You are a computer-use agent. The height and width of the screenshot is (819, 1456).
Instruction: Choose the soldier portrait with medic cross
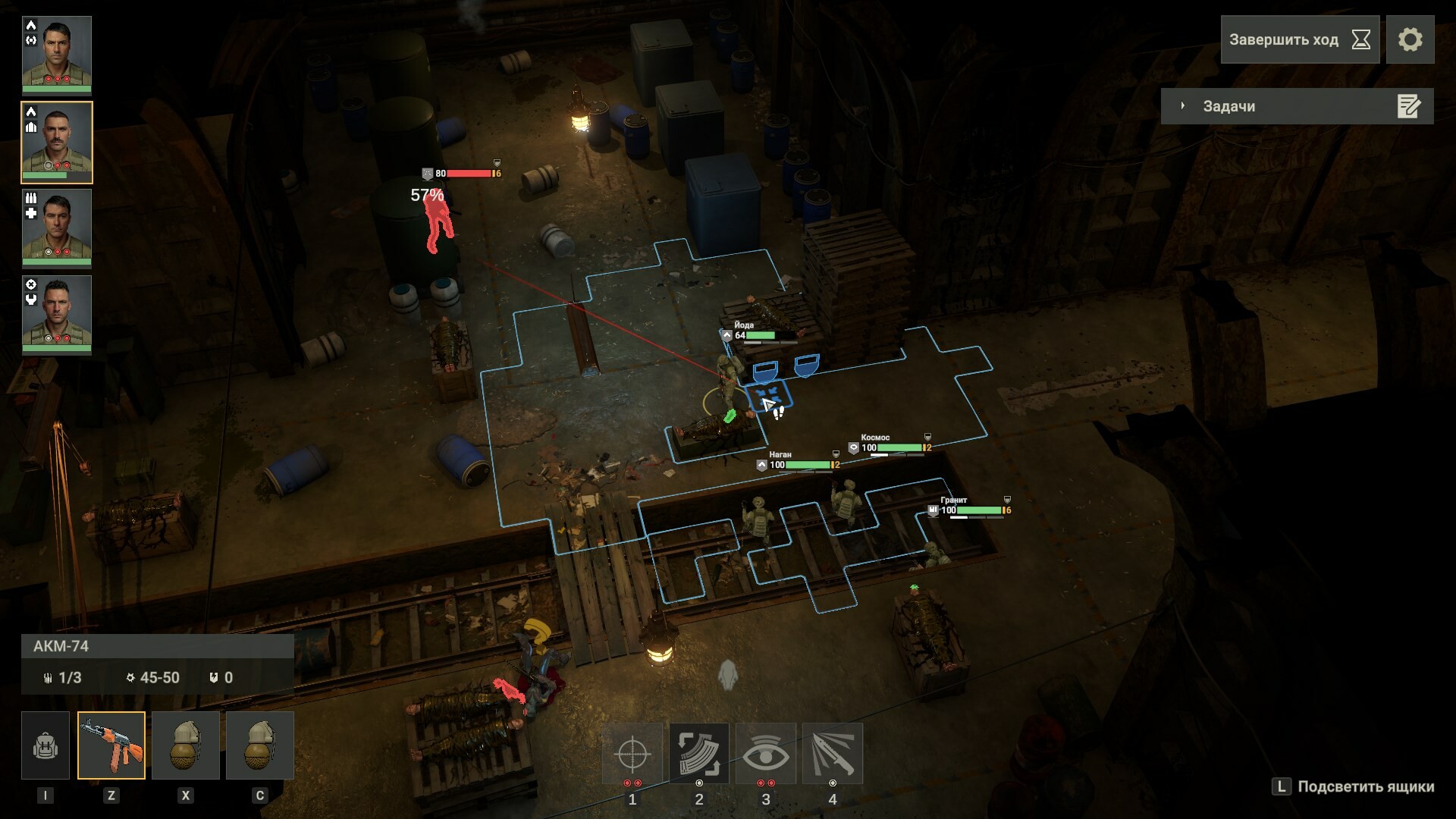click(57, 227)
